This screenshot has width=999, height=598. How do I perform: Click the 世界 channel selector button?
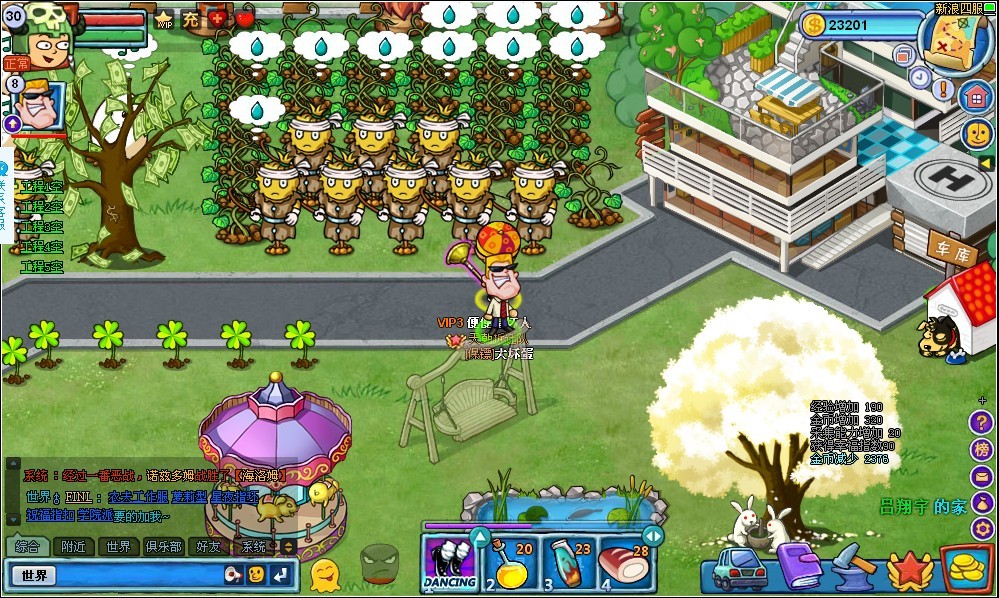point(36,575)
